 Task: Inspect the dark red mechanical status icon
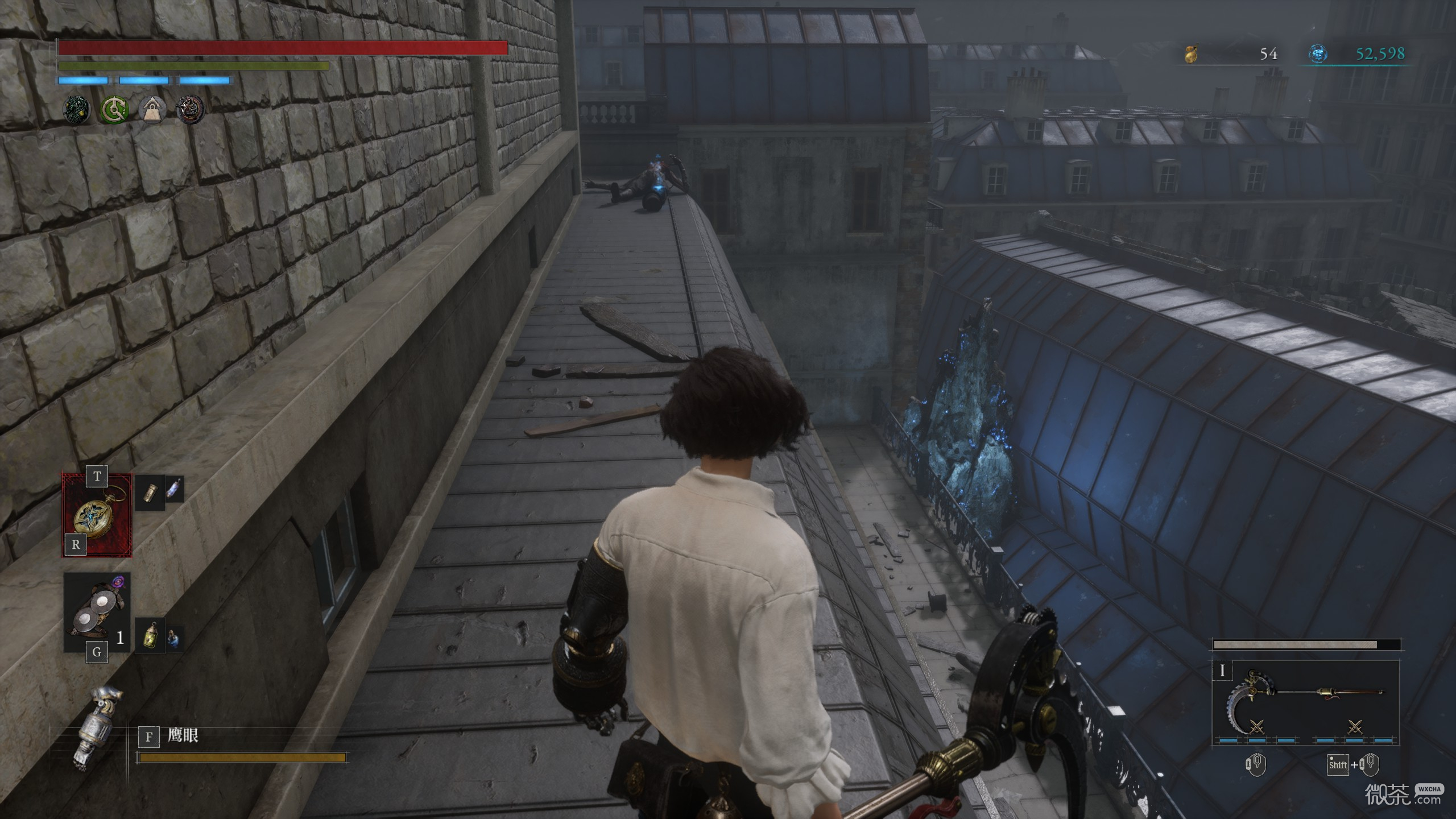[x=191, y=109]
